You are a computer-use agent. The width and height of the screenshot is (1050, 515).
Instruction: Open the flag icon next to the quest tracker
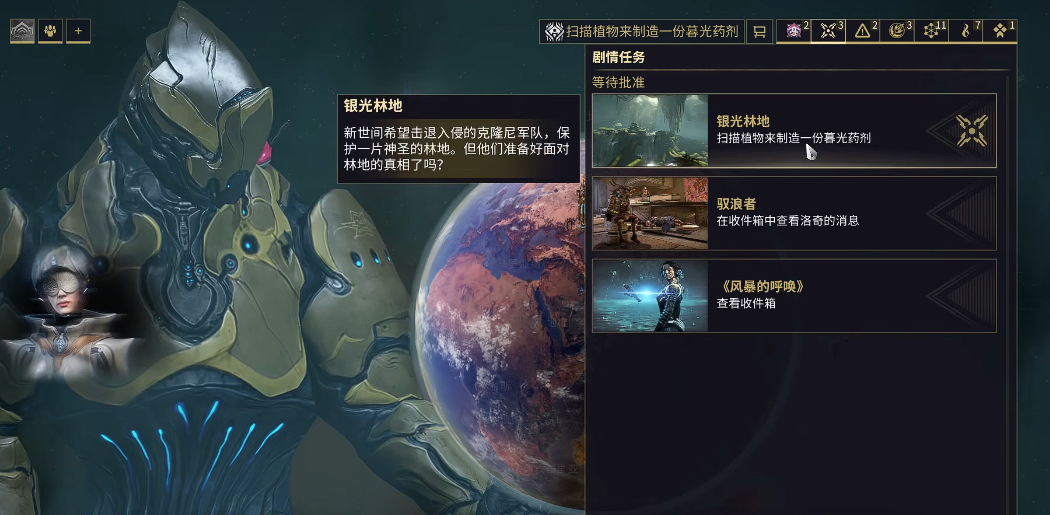pos(759,32)
